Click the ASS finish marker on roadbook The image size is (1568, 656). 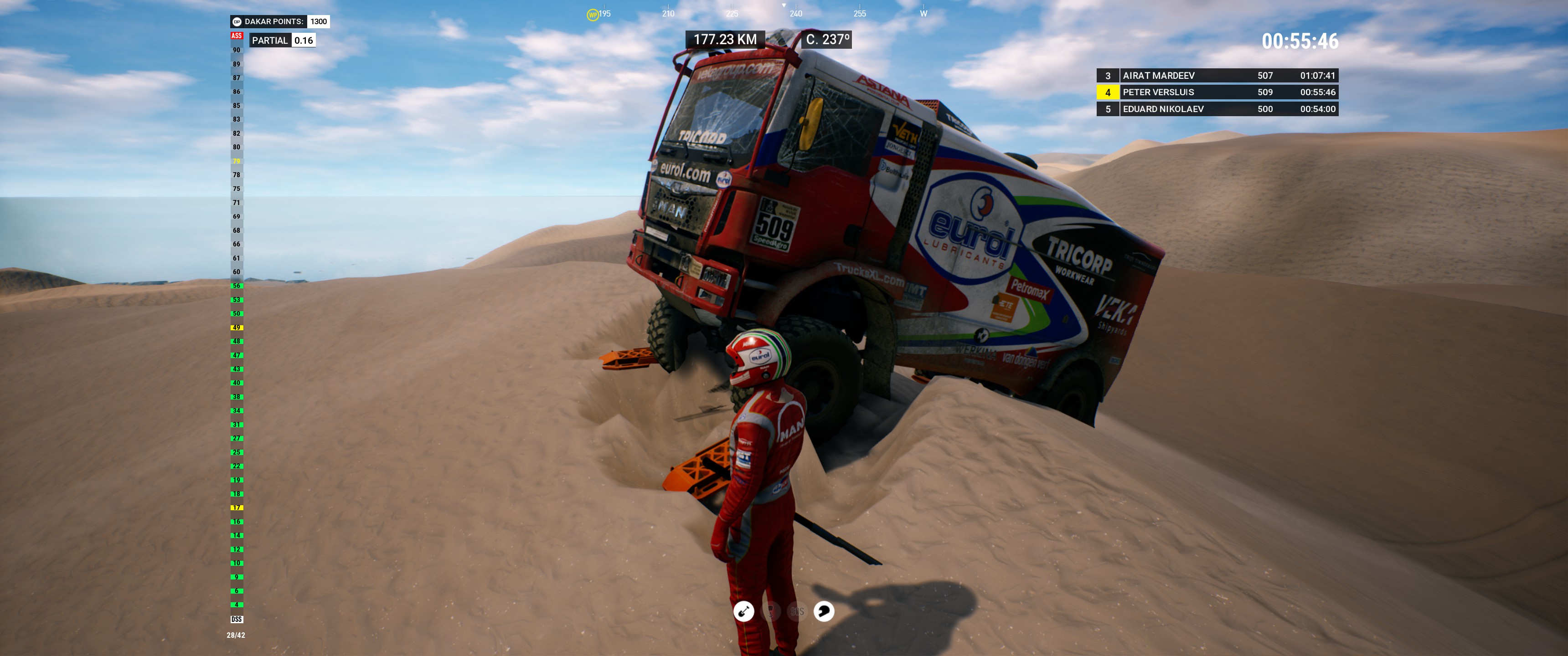[x=237, y=36]
